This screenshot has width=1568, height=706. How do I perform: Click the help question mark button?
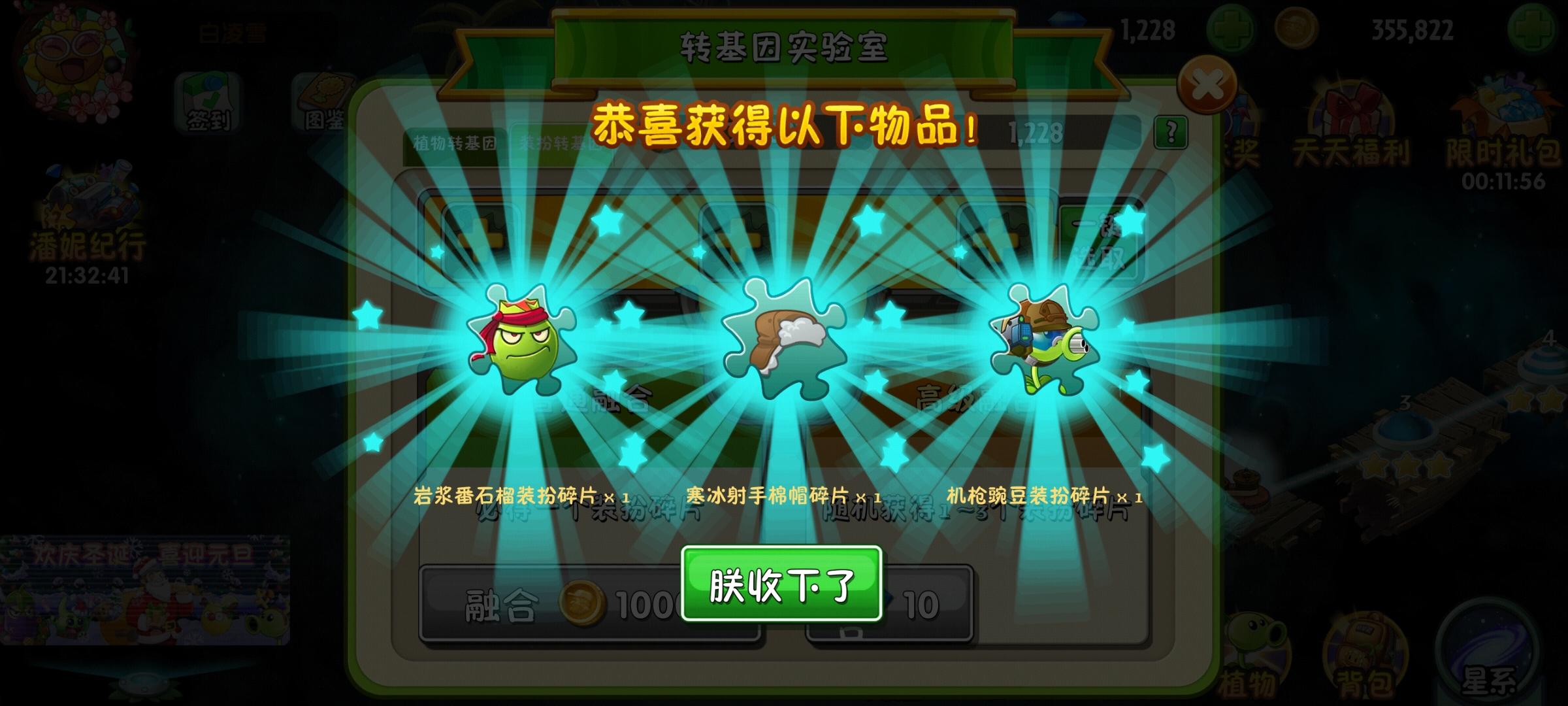pyautogui.click(x=1171, y=133)
